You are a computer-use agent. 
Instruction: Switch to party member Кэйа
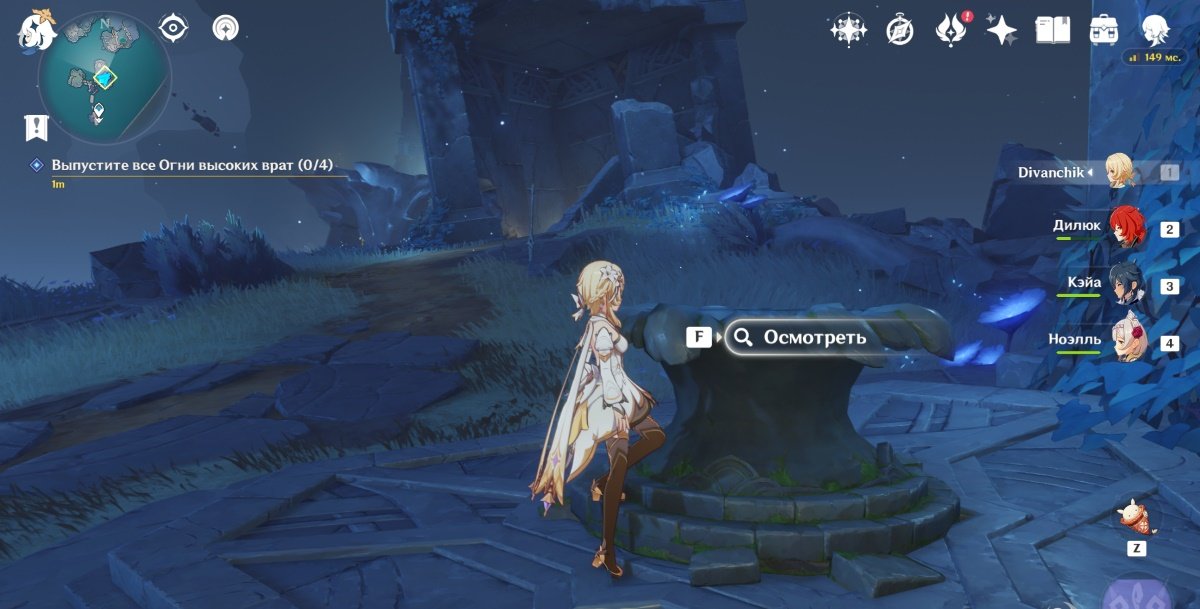click(x=1122, y=286)
